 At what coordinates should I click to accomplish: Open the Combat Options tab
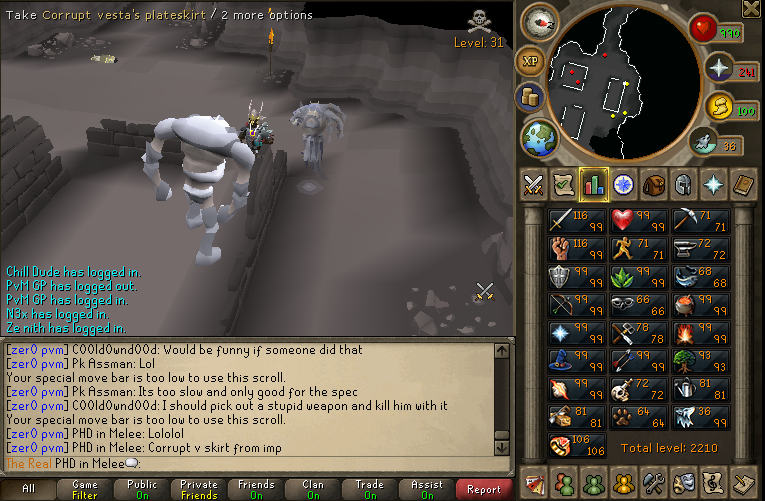click(534, 184)
